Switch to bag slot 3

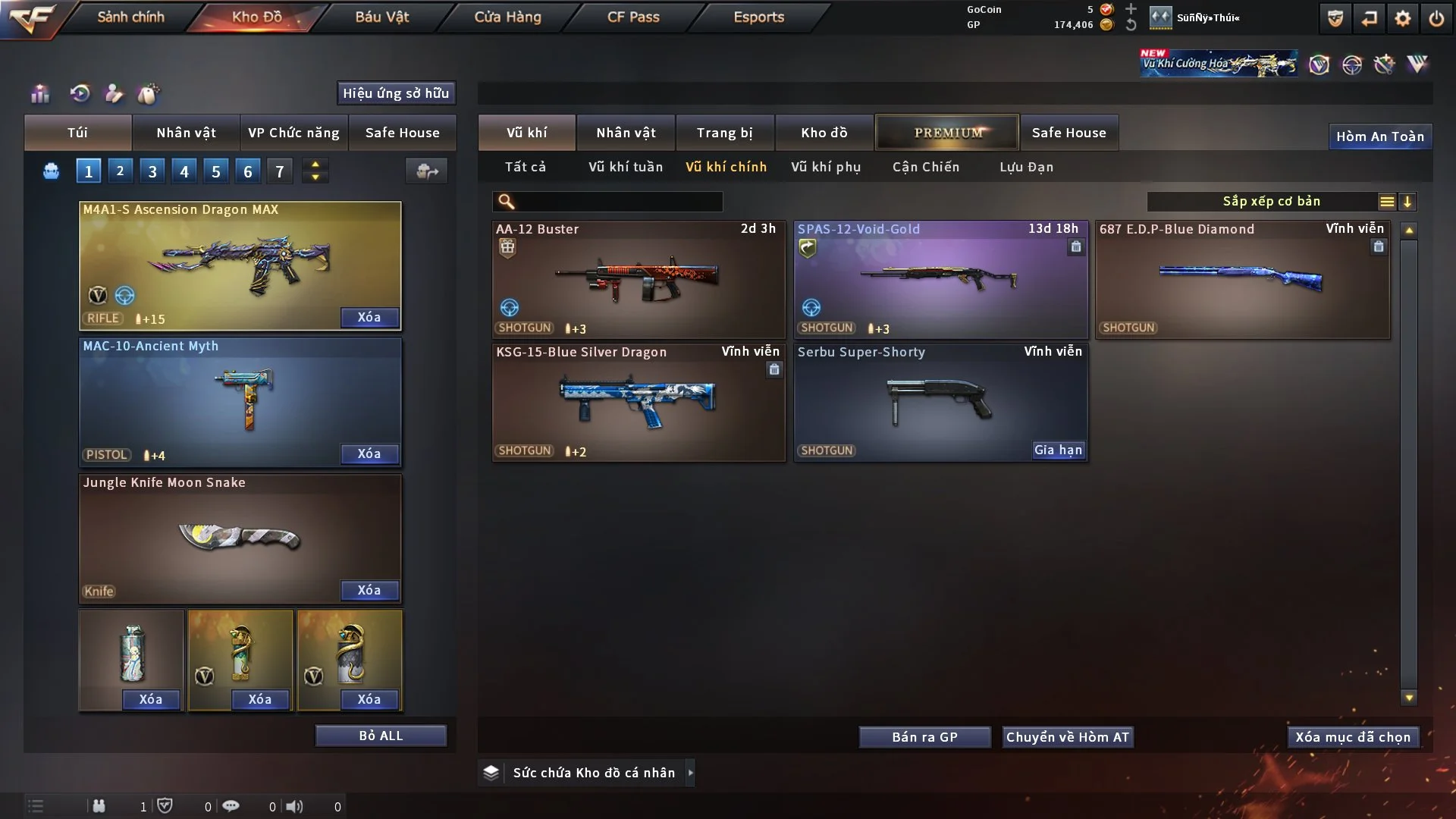[x=152, y=171]
